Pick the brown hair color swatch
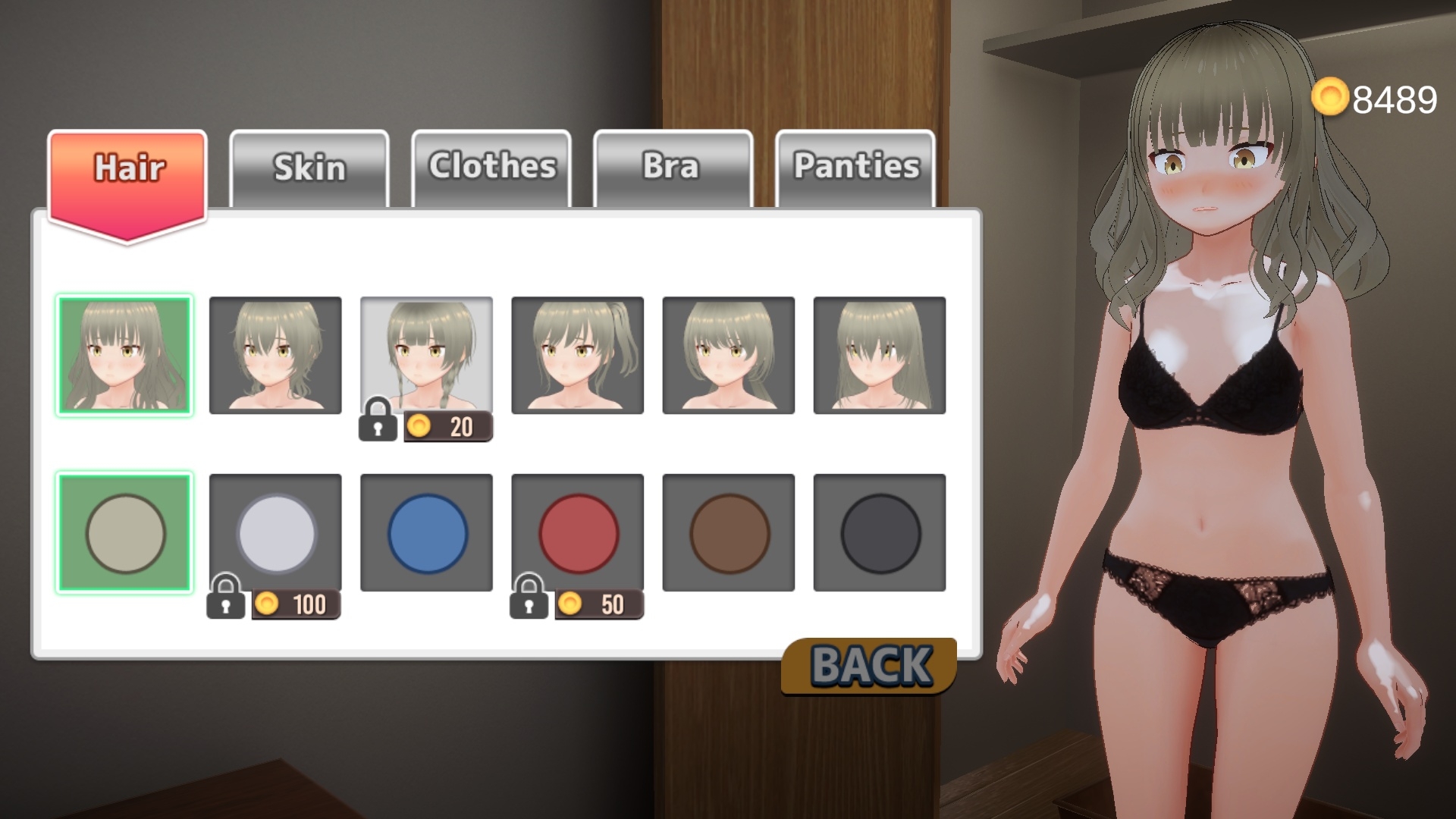The image size is (1456, 819). tap(729, 532)
